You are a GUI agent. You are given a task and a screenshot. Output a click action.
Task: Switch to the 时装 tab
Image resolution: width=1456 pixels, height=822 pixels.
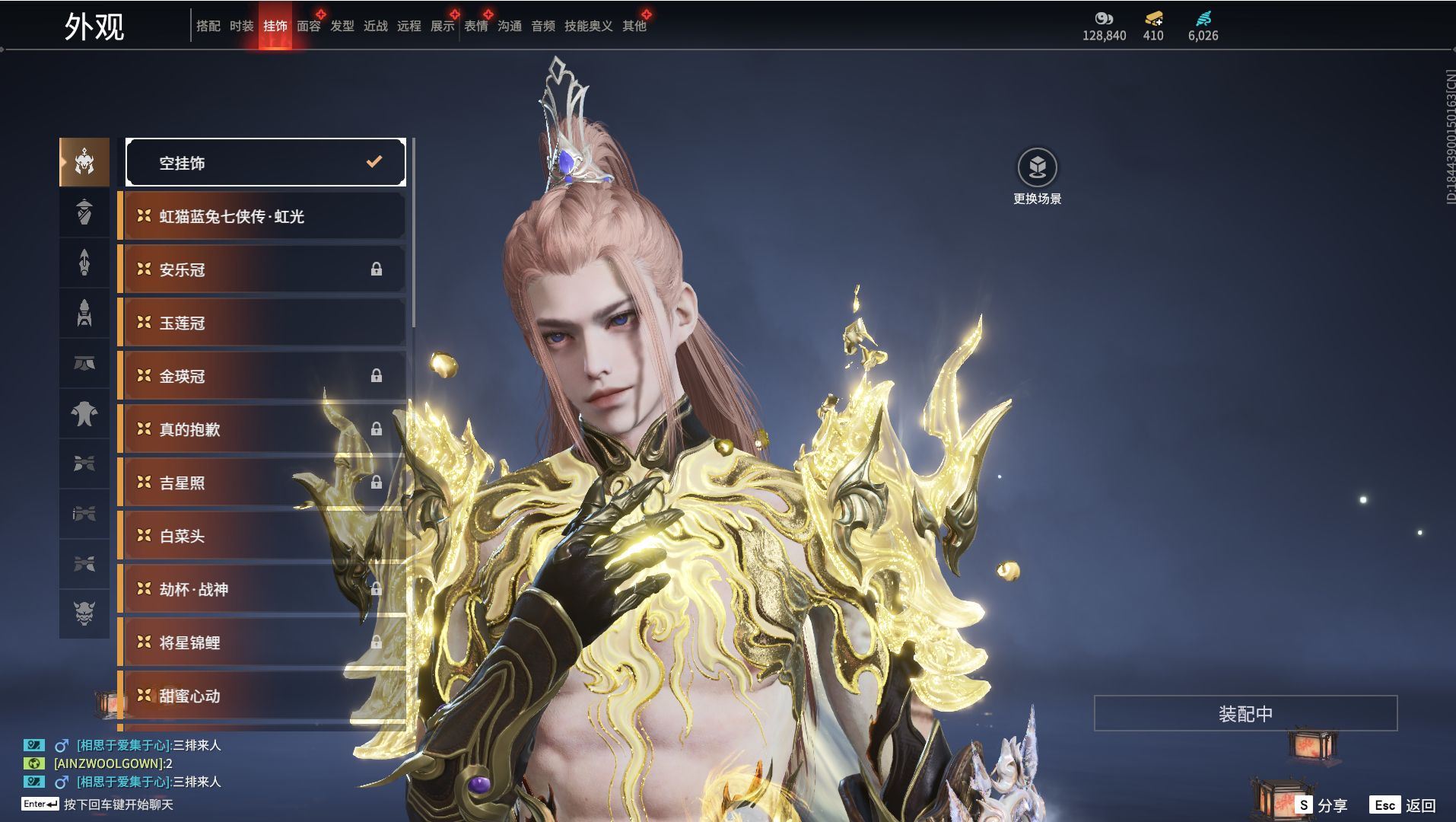[x=241, y=26]
